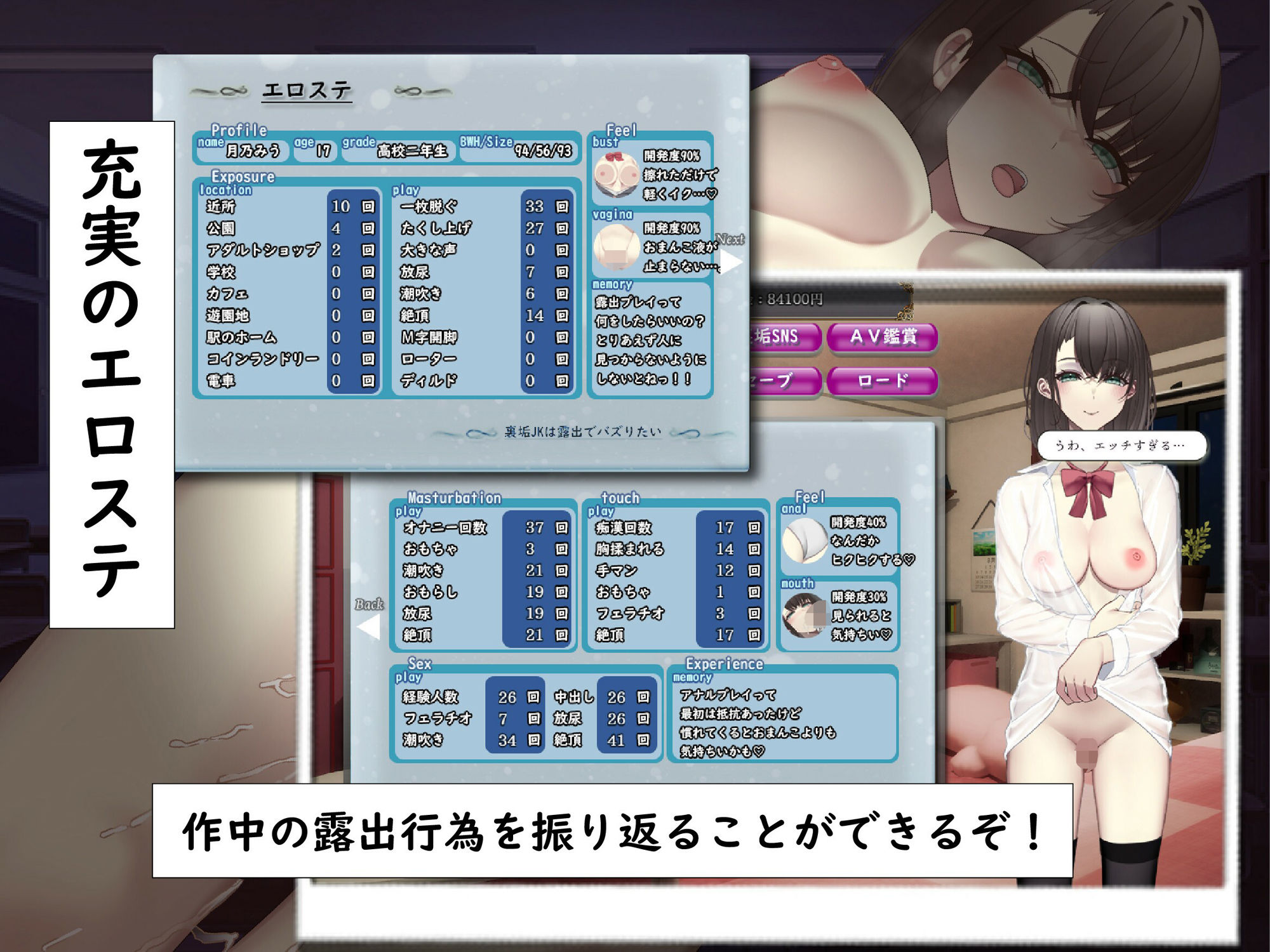
Task: Click the decorative swirl beside エロステ title
Action: (x=220, y=90)
